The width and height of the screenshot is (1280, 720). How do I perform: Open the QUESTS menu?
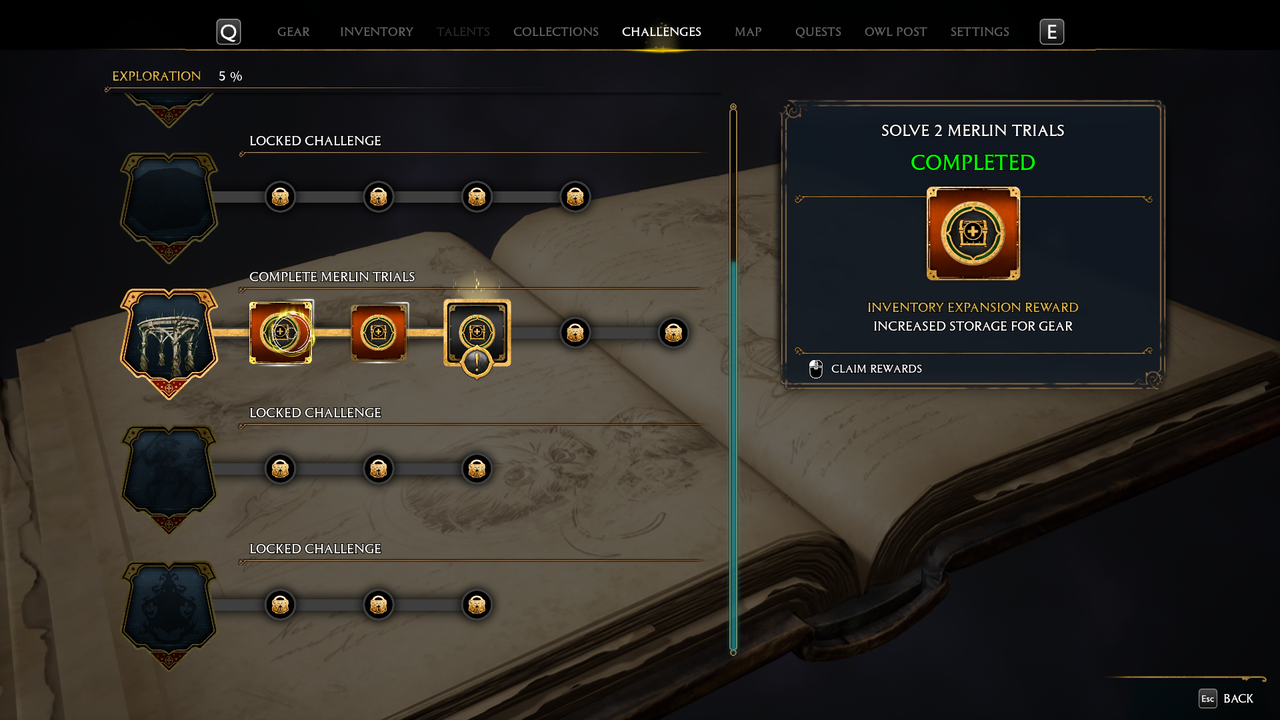pos(818,31)
